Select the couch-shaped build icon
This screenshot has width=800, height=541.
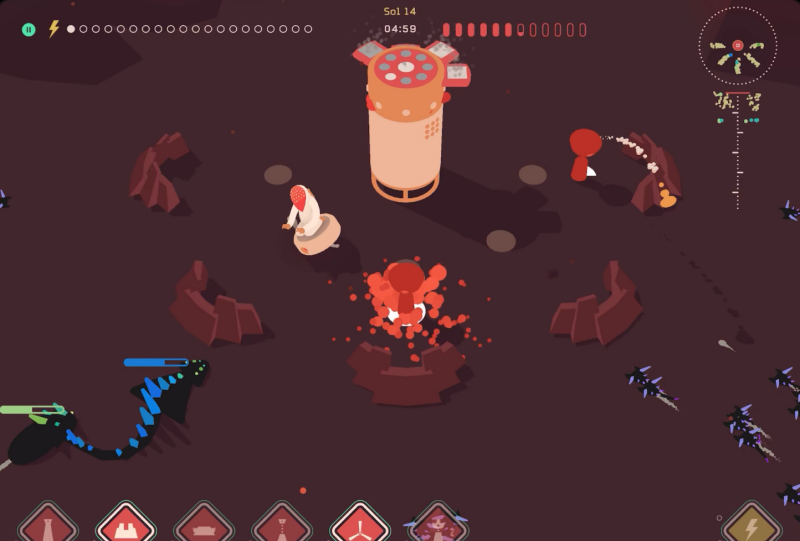tap(204, 526)
